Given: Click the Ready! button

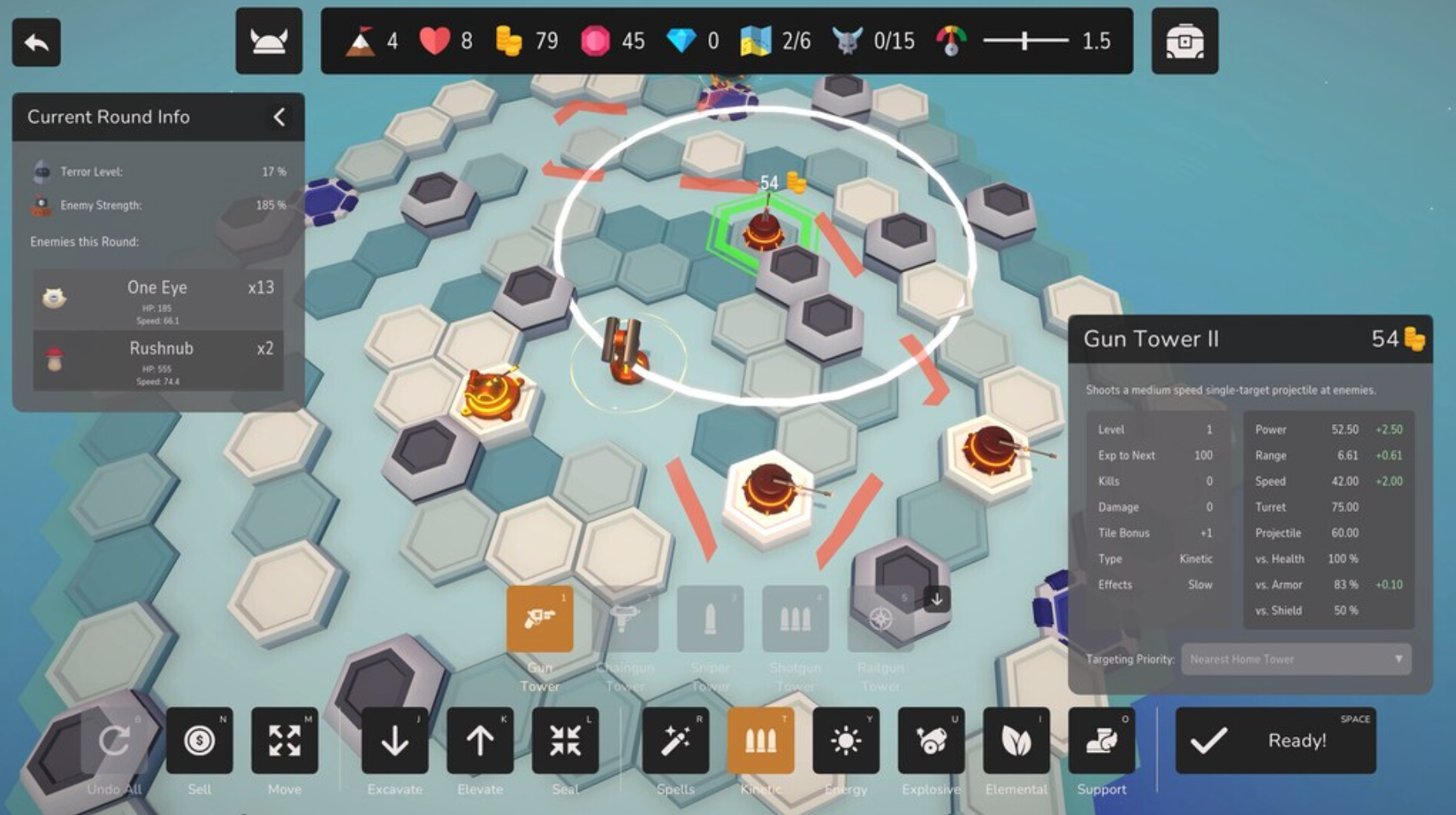Looking at the screenshot, I should [1275, 740].
